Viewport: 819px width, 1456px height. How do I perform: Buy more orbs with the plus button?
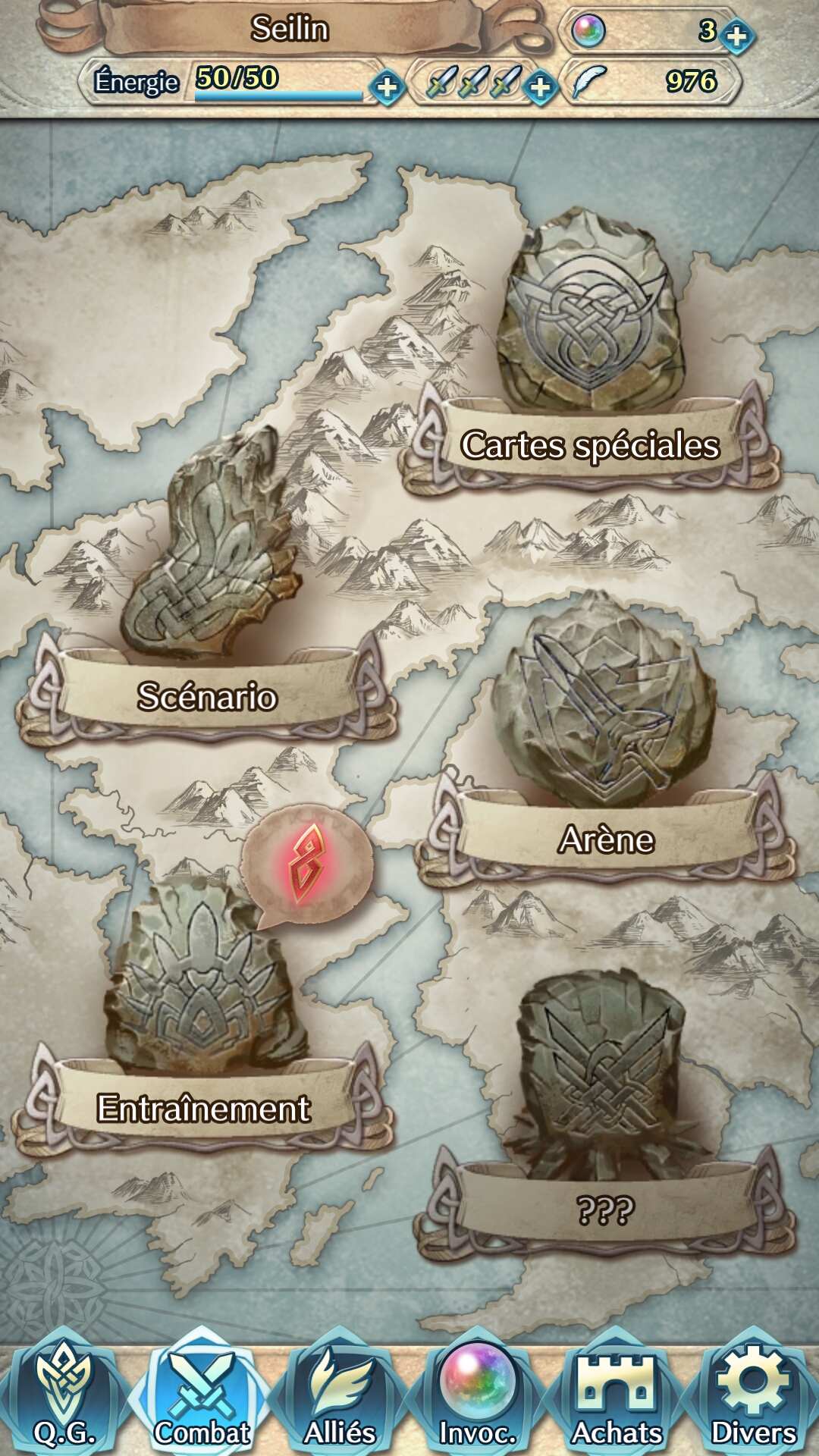point(736,35)
